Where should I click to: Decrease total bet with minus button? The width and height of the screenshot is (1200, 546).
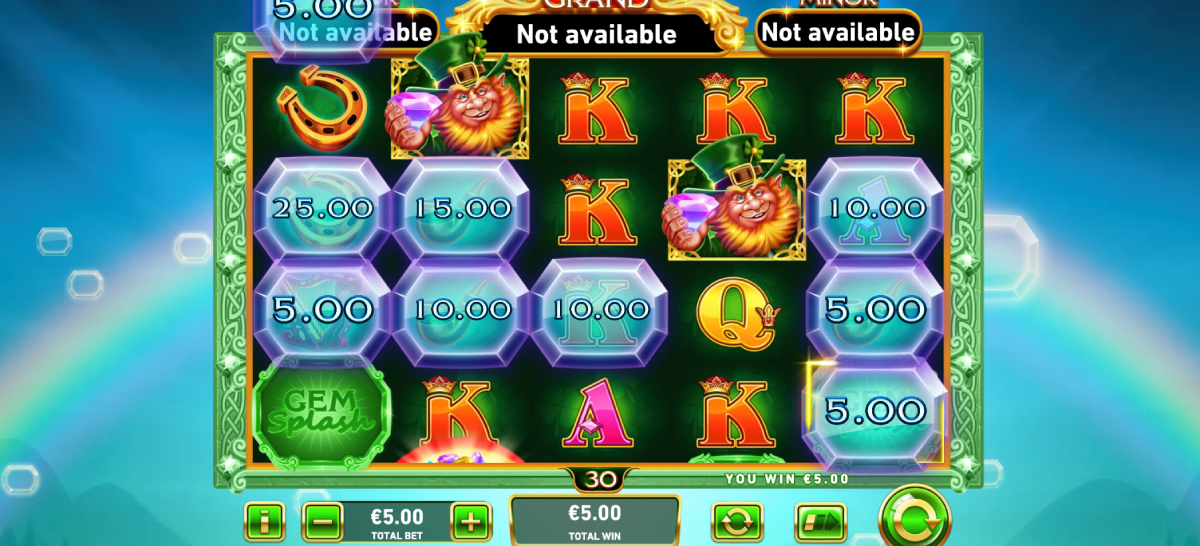[x=322, y=521]
